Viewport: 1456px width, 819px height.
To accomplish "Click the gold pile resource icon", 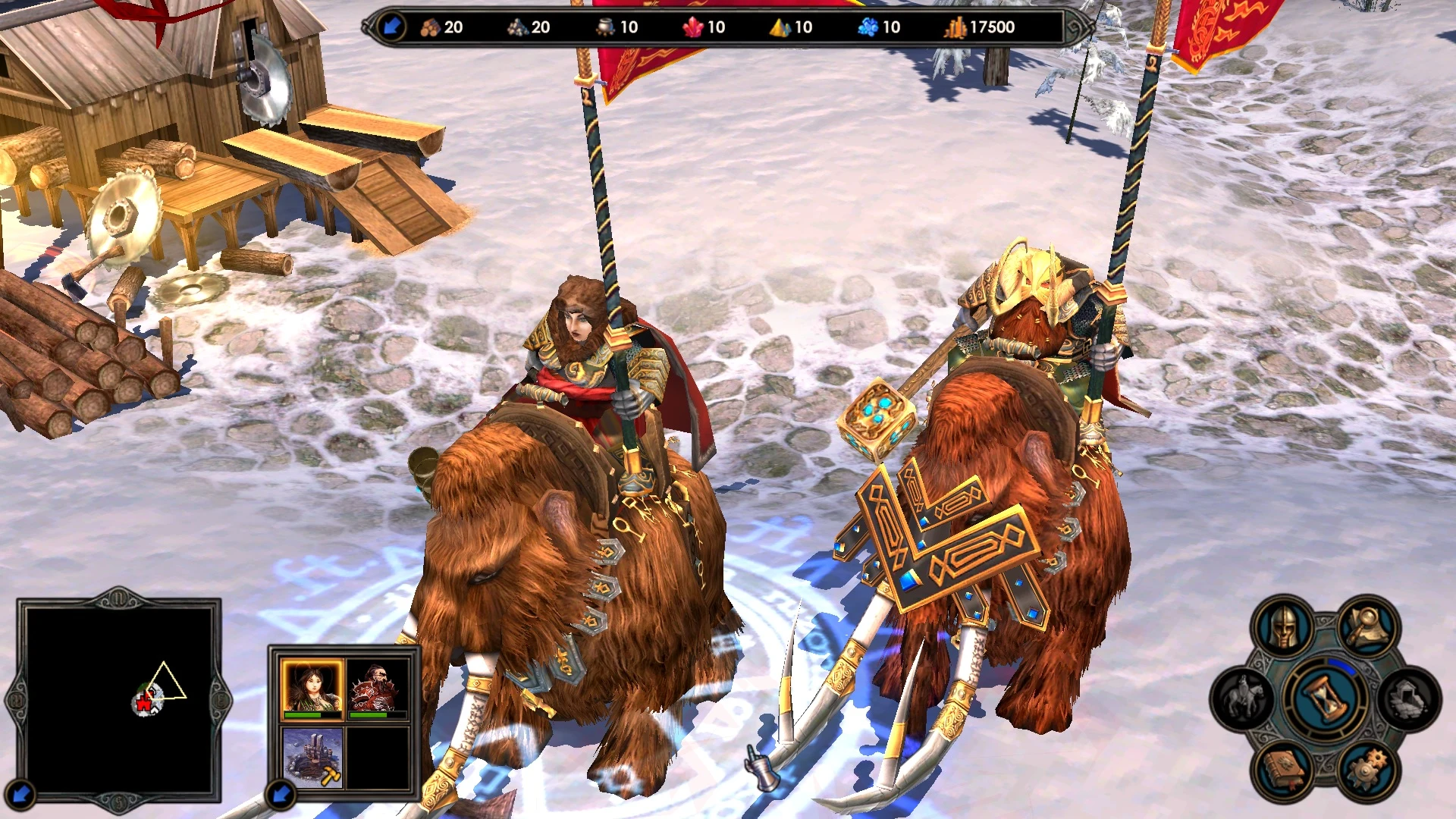I will click(x=954, y=27).
